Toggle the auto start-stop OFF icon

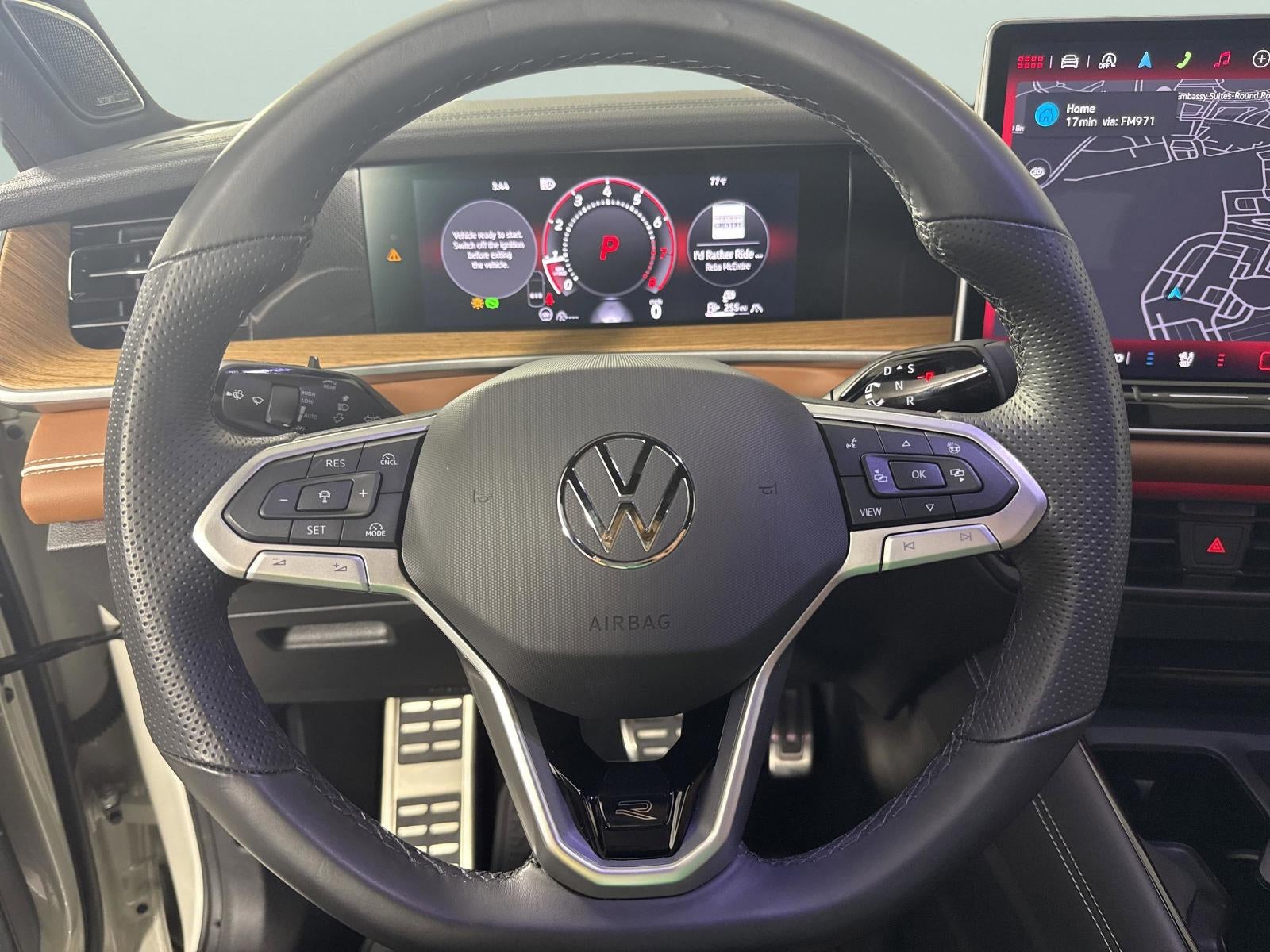(1106, 60)
